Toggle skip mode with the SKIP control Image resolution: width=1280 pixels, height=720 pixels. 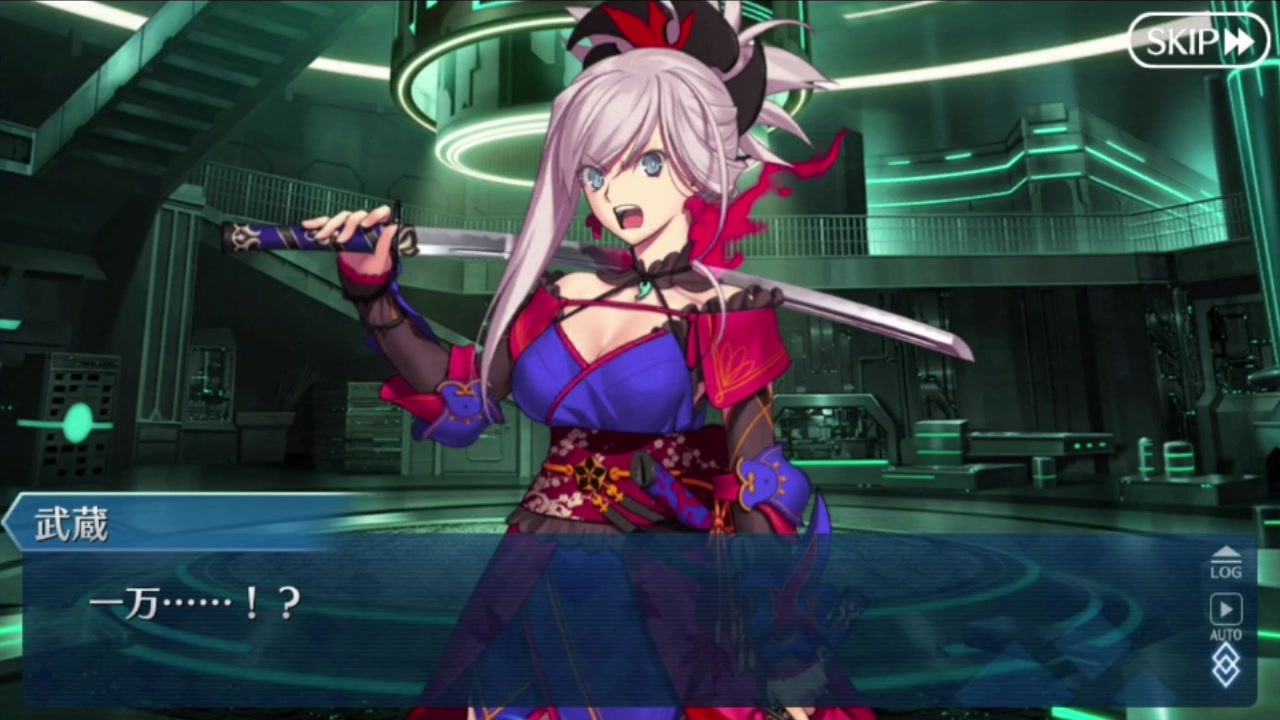click(x=1199, y=41)
